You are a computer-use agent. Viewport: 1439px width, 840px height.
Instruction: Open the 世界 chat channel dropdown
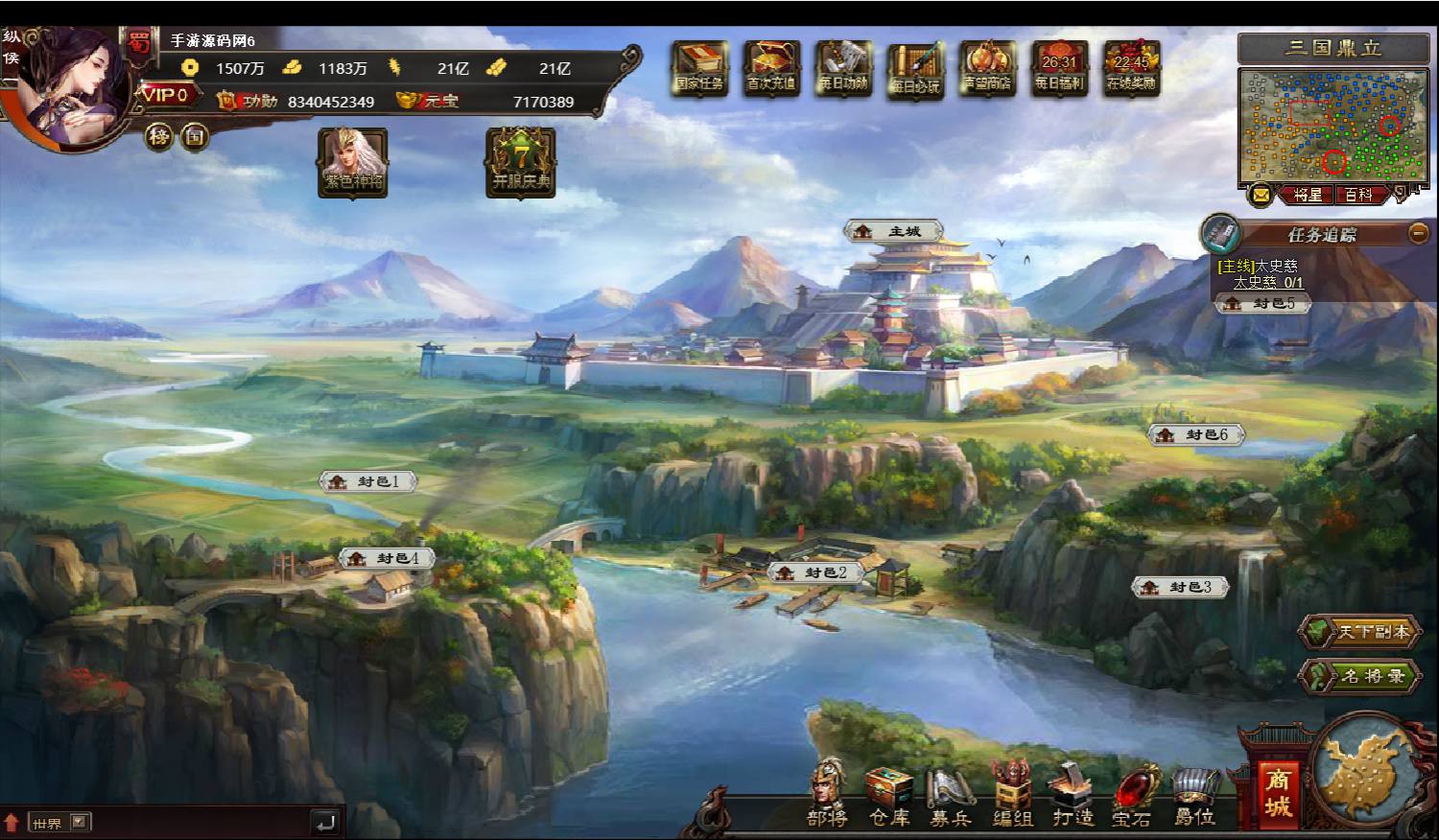click(80, 822)
